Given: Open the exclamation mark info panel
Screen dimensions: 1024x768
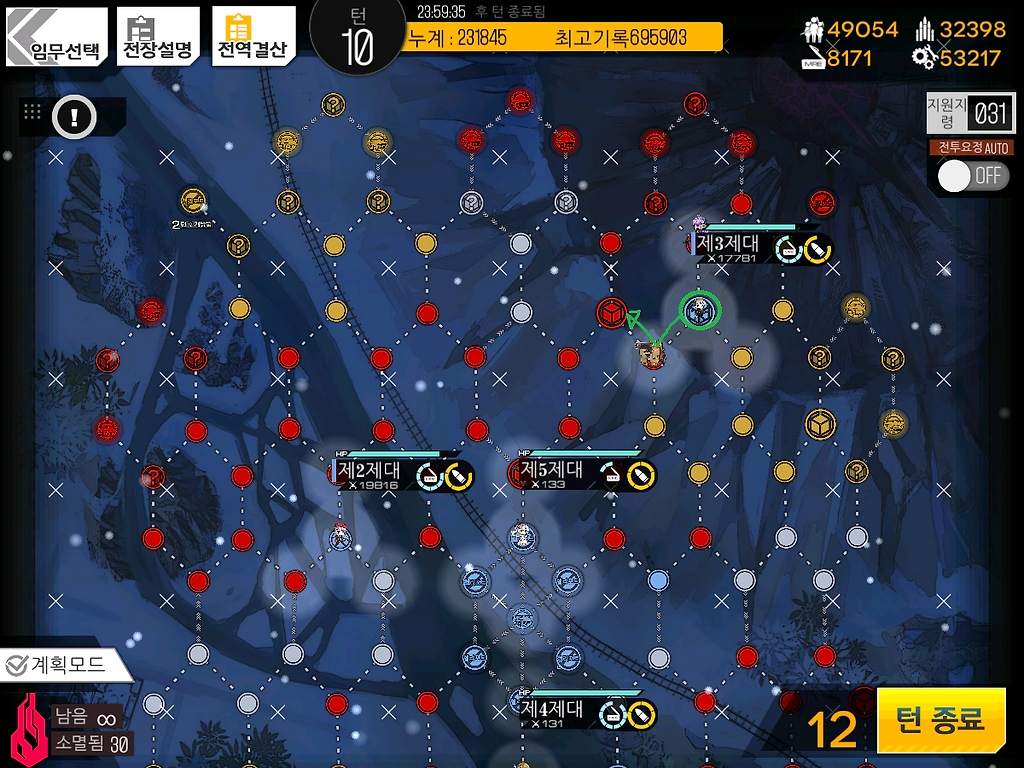Looking at the screenshot, I should 73,118.
